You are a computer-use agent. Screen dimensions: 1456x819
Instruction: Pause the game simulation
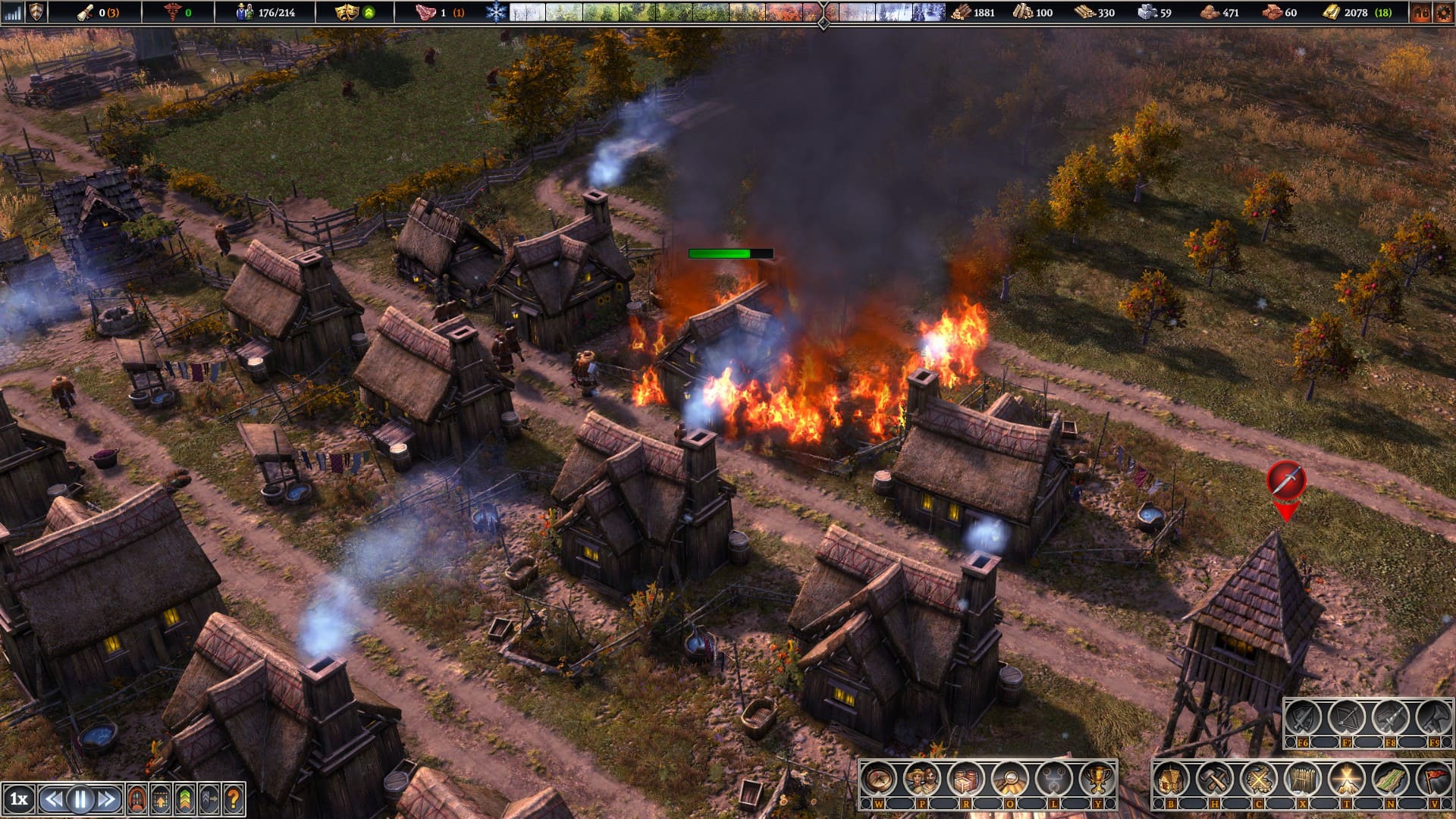[x=80, y=799]
